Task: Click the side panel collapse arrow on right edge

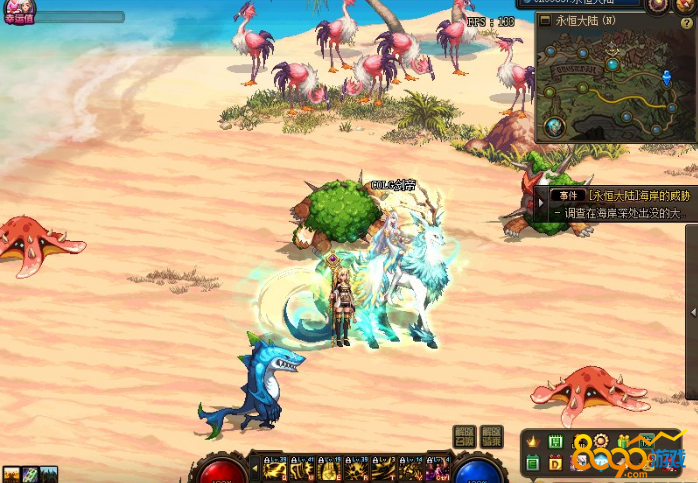Action: click(693, 313)
